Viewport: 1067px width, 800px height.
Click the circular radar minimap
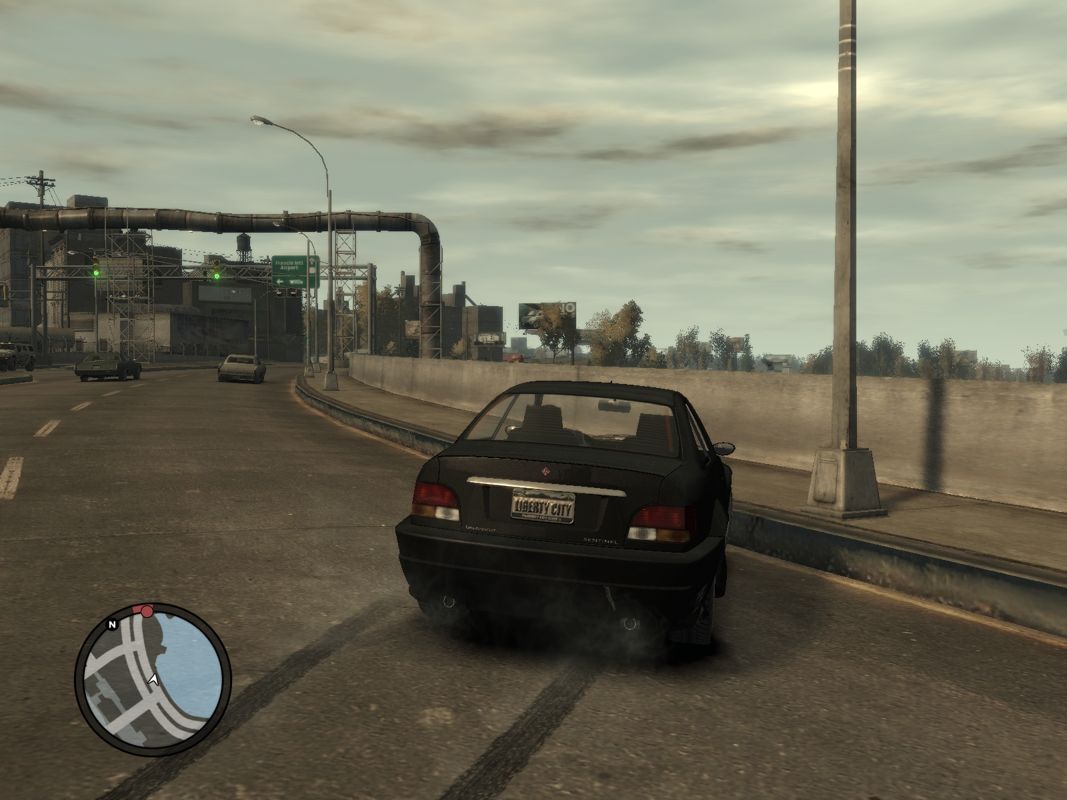click(153, 679)
